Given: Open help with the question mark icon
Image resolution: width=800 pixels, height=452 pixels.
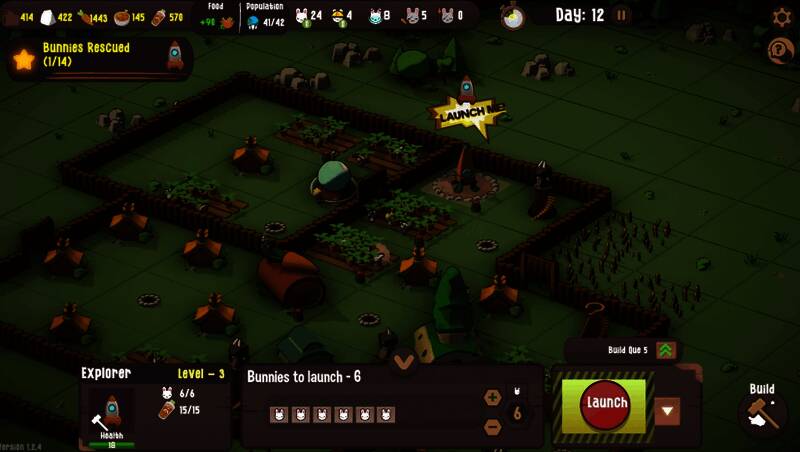Looking at the screenshot, I should click(x=780, y=50).
